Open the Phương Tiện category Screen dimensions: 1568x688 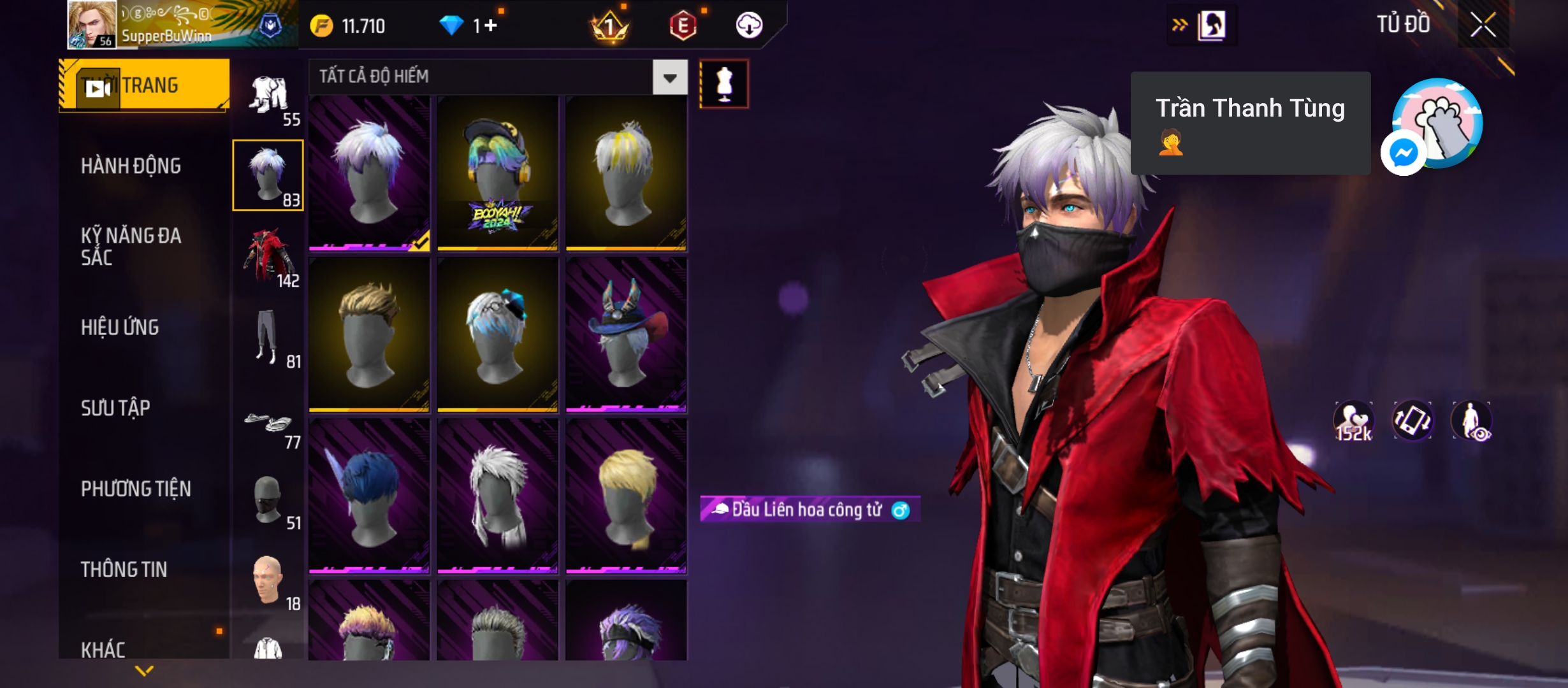coord(136,489)
